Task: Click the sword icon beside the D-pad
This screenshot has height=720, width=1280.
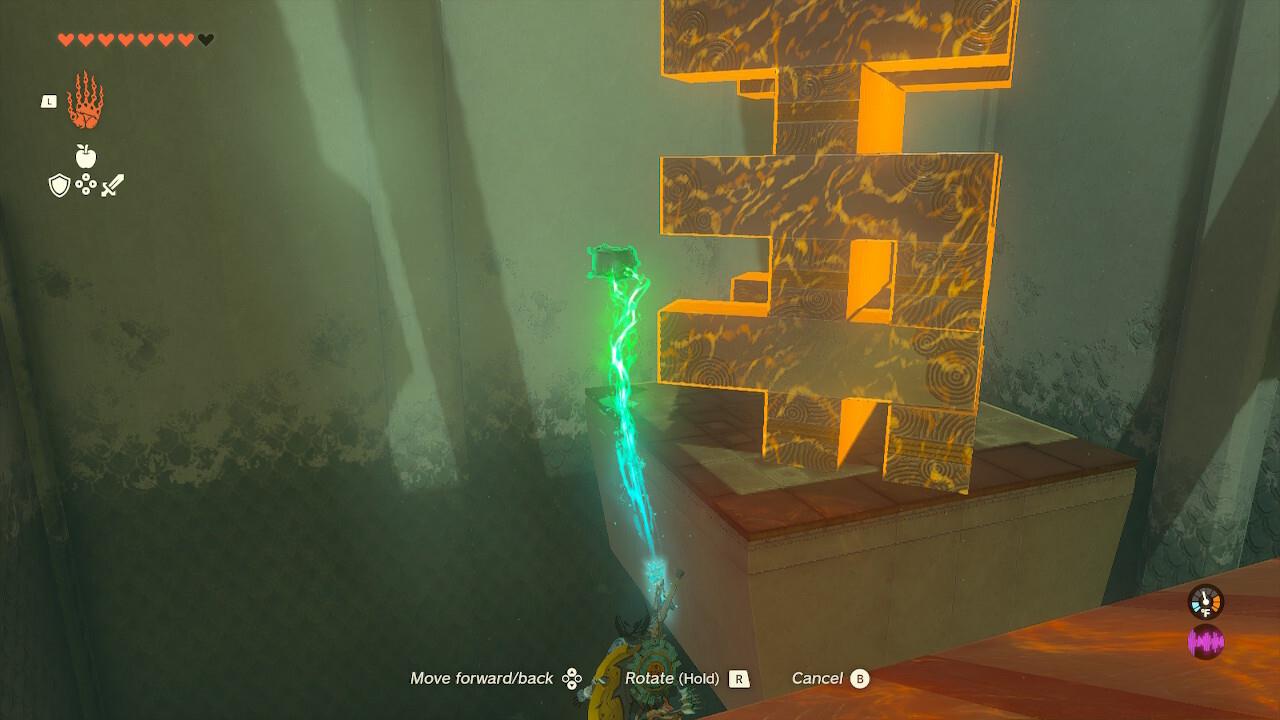Action: point(112,184)
